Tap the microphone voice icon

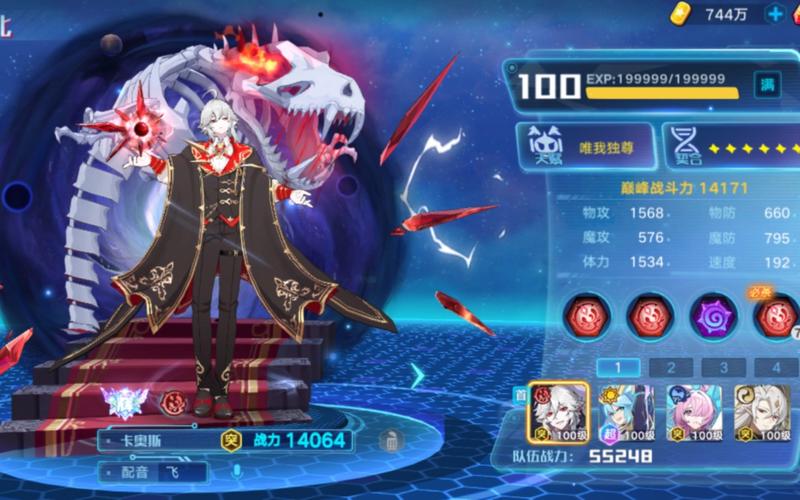[x=237, y=471]
